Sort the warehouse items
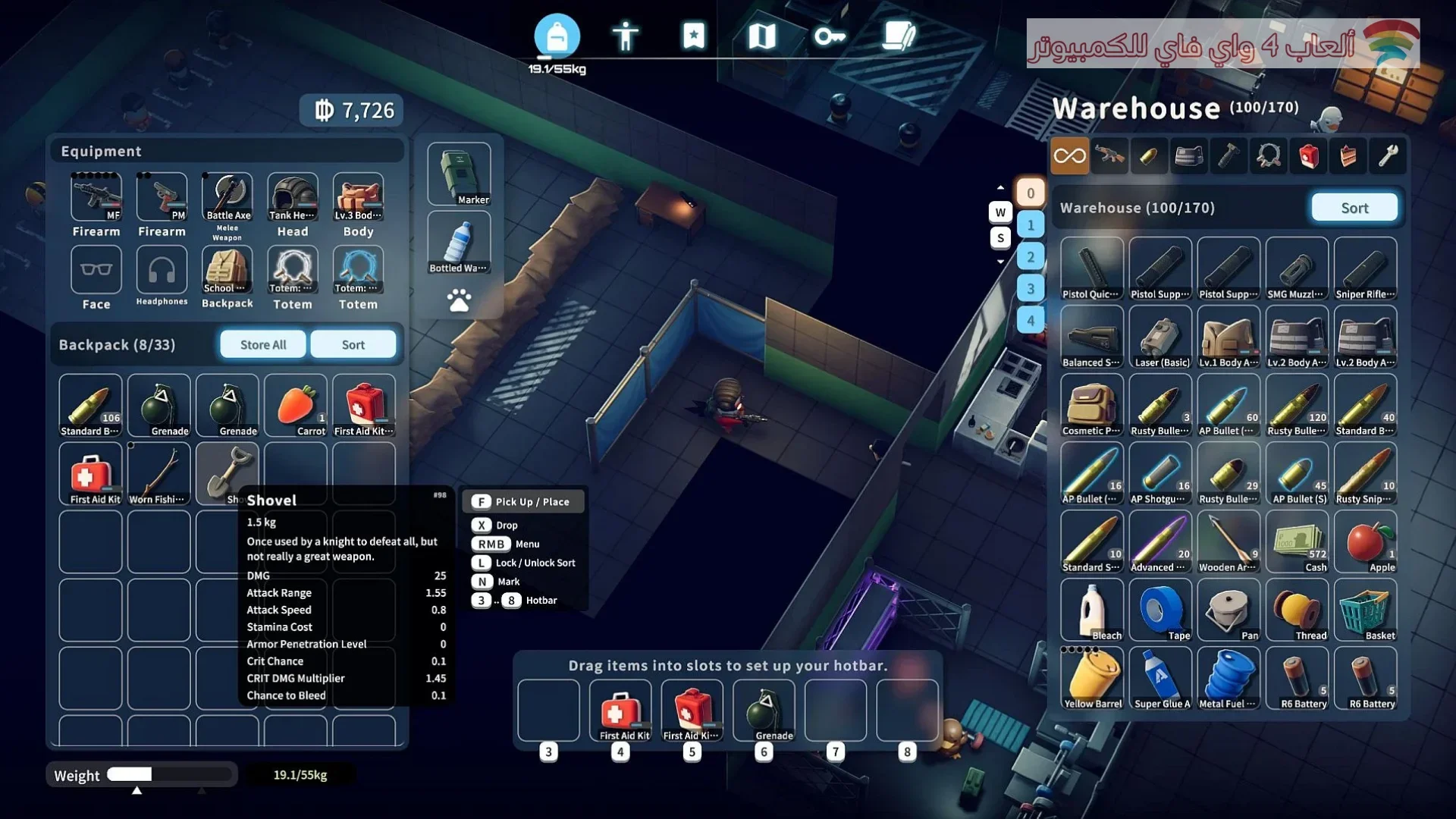 tap(1354, 208)
